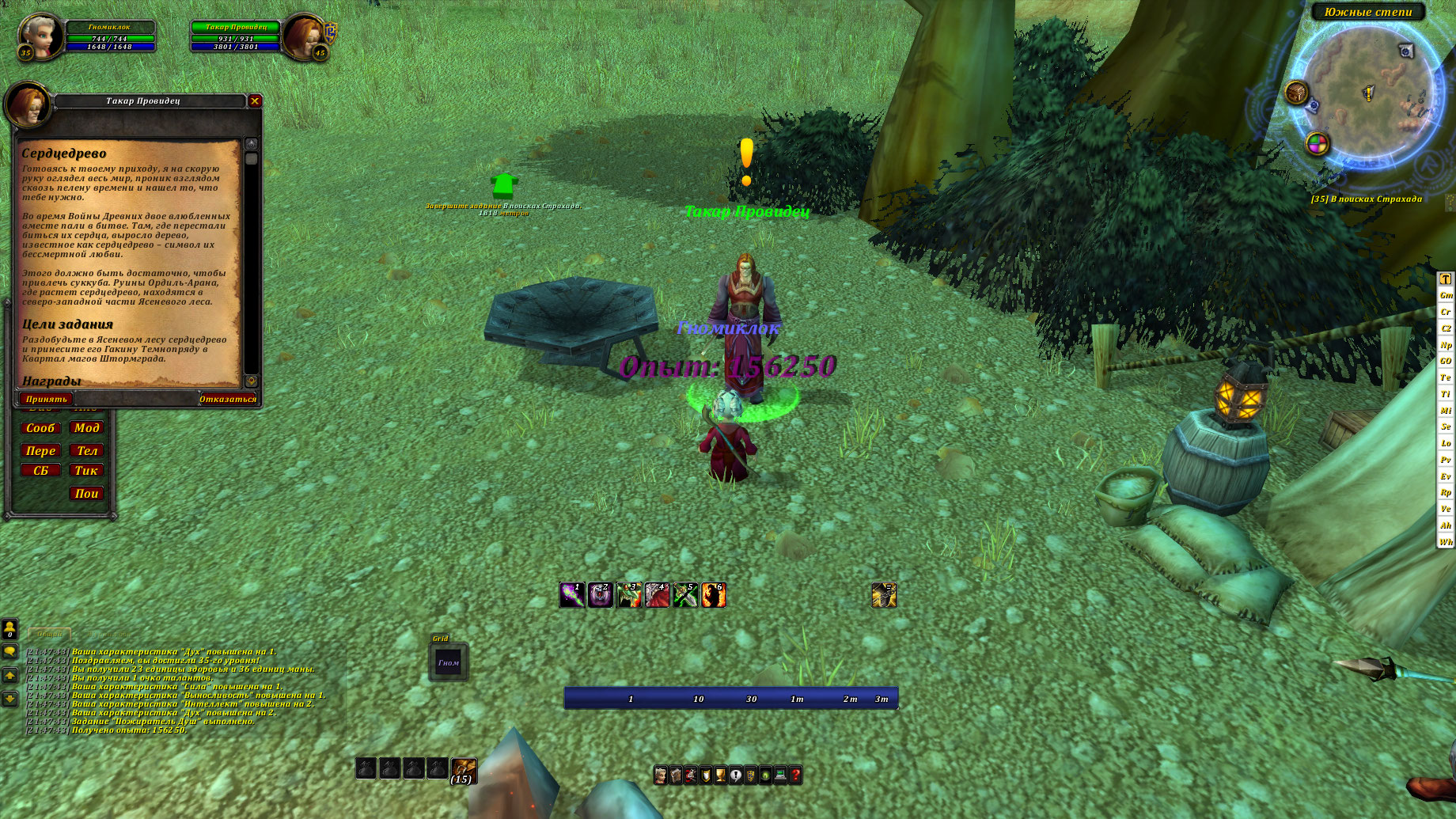Viewport: 1456px width, 819px height.
Task: Click the СБ button in the side panel
Action: pos(40,471)
